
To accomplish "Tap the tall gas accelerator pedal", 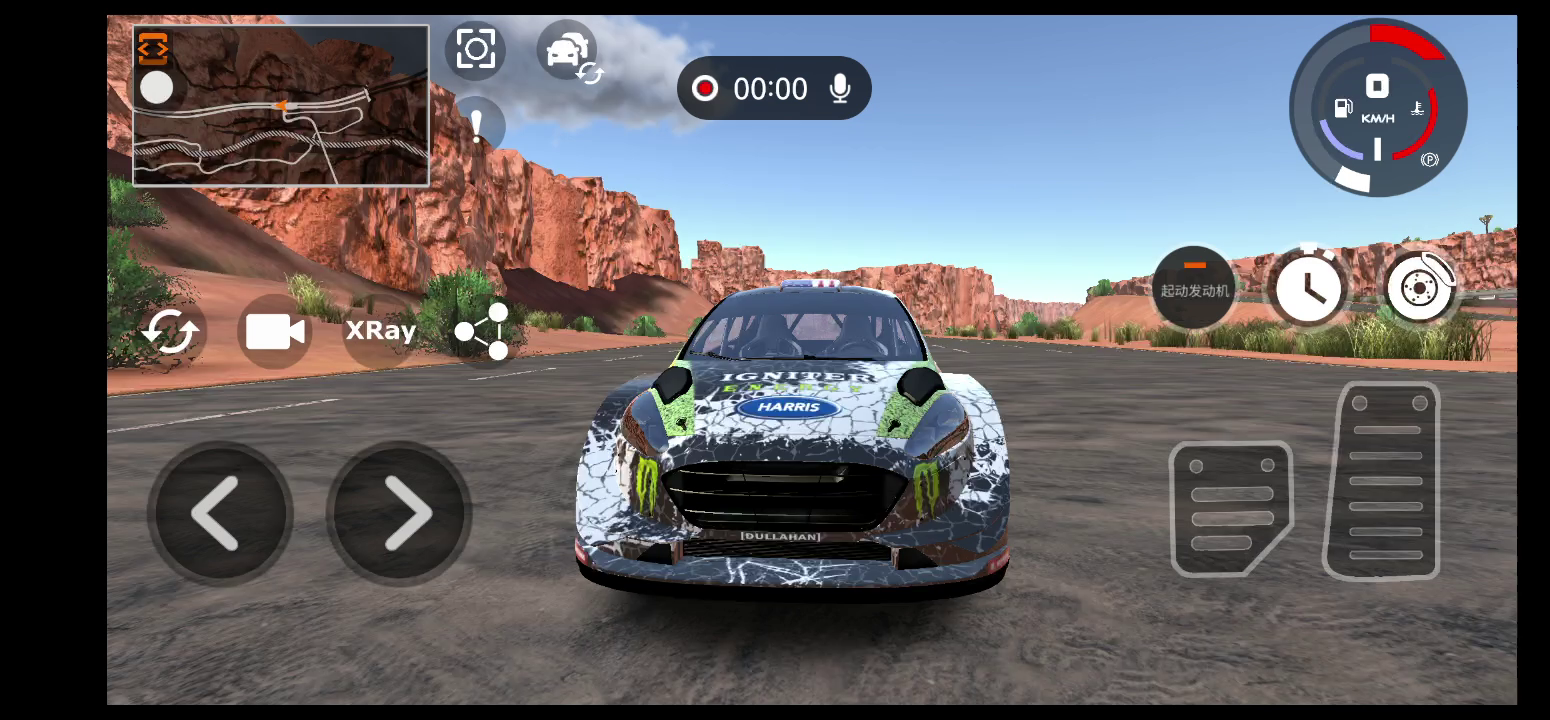I will [1384, 481].
